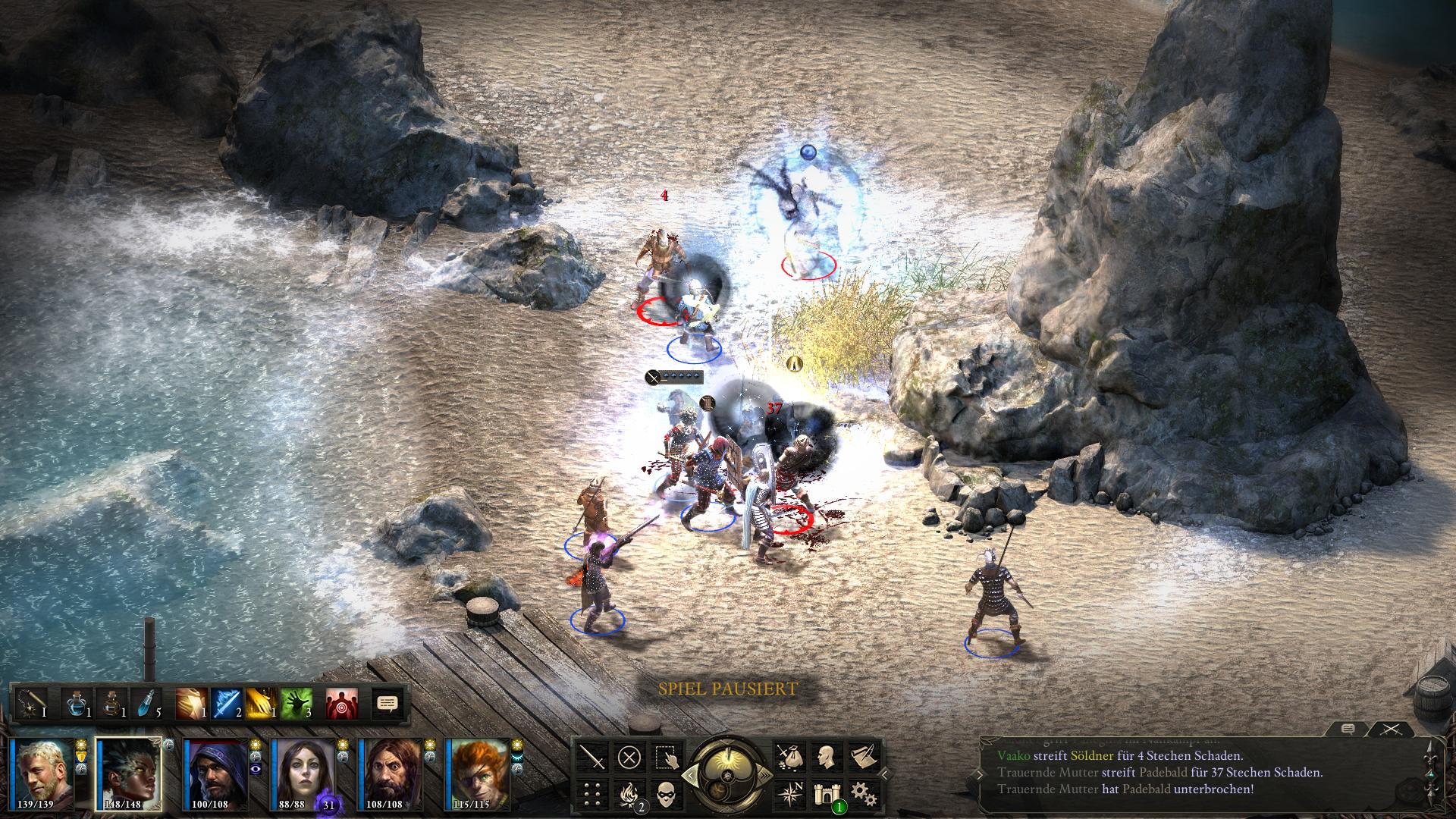This screenshot has width=1456, height=819.
Task: Cancel current action with the circled X
Action: pyautogui.click(x=629, y=757)
